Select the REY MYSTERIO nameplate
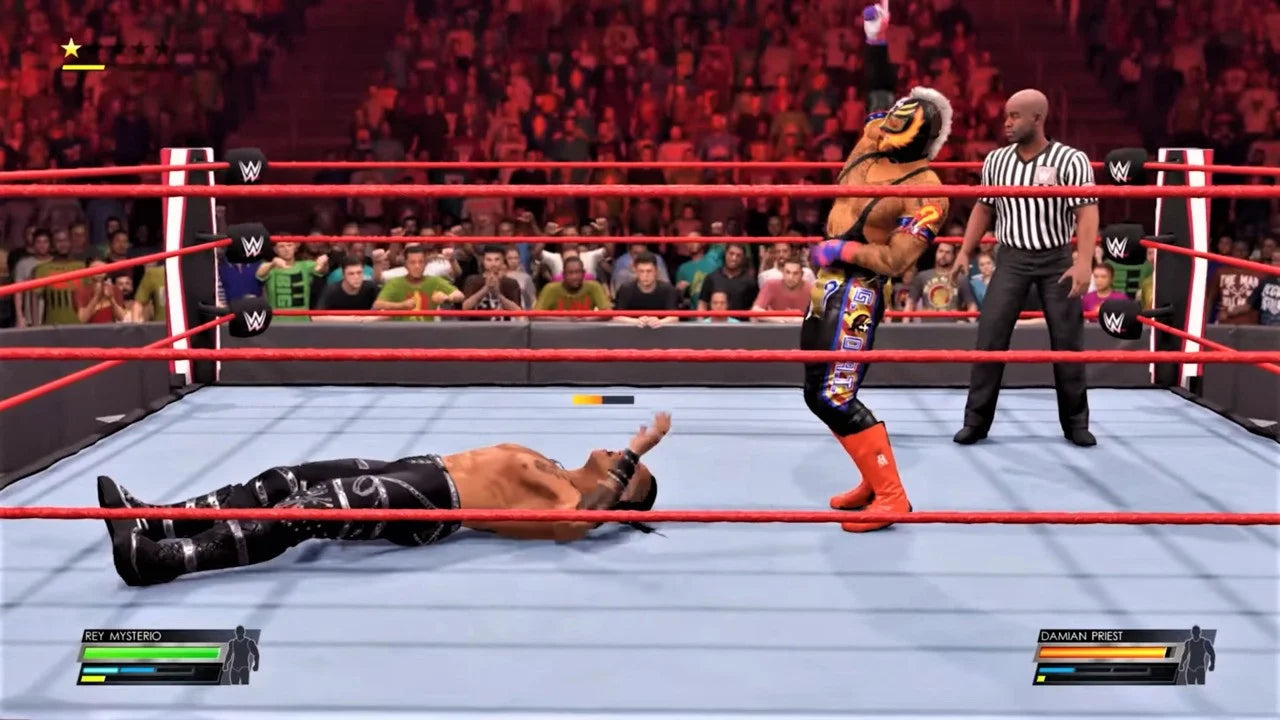 (122, 636)
